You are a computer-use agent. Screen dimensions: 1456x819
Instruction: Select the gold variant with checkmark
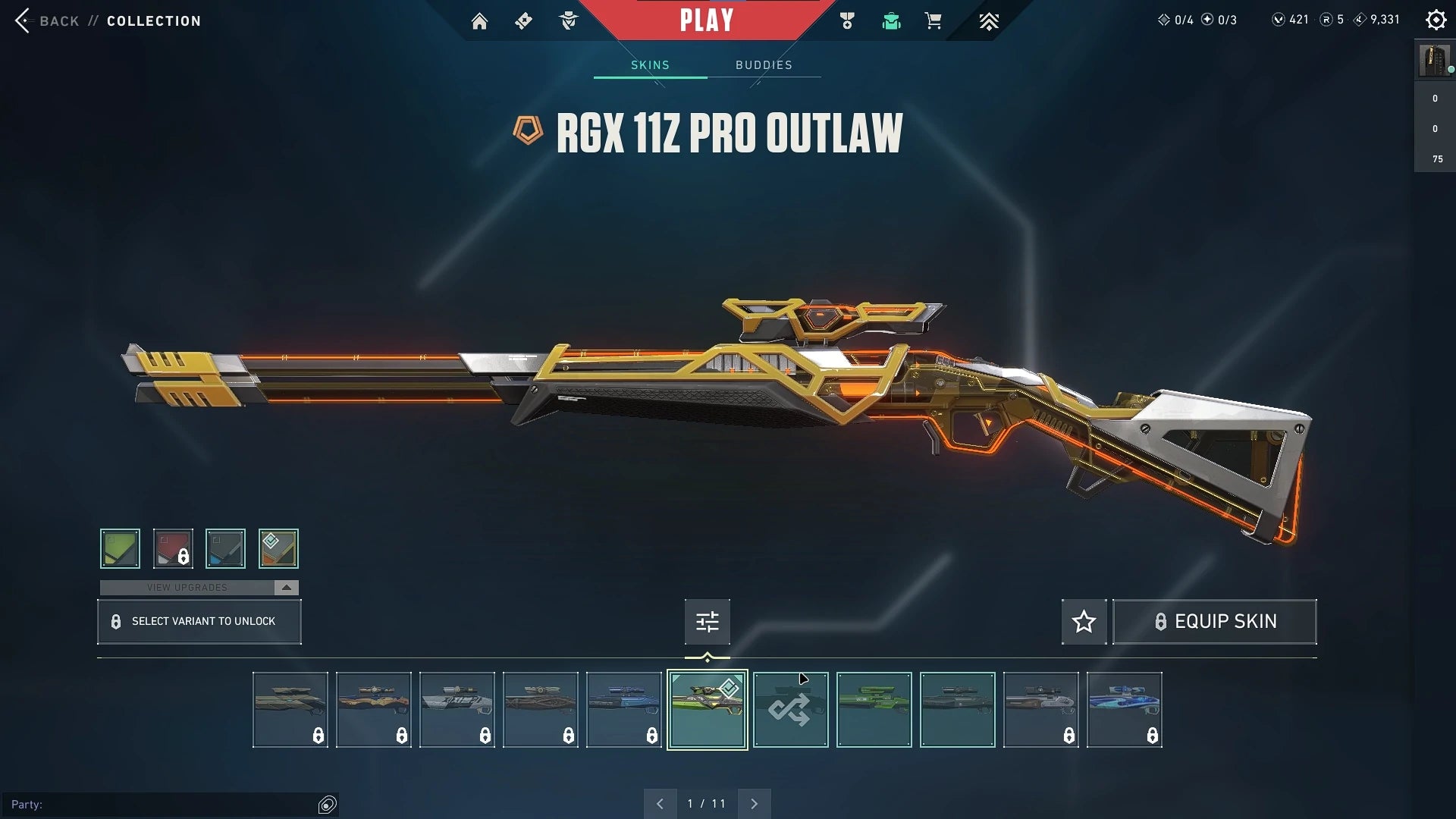pyautogui.click(x=279, y=548)
